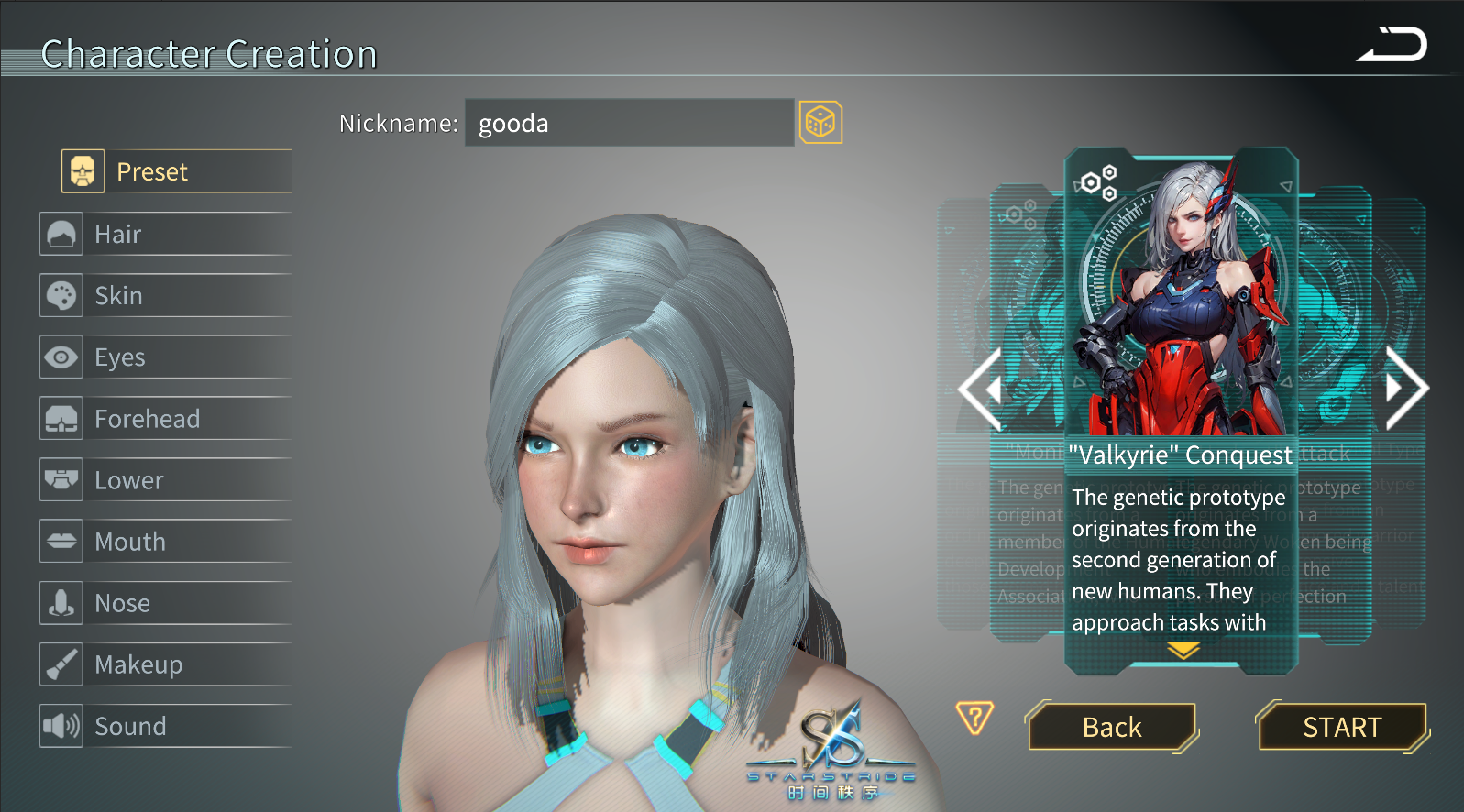Viewport: 1464px width, 812px height.
Task: Open the Eyes customization section
Action: coord(165,357)
